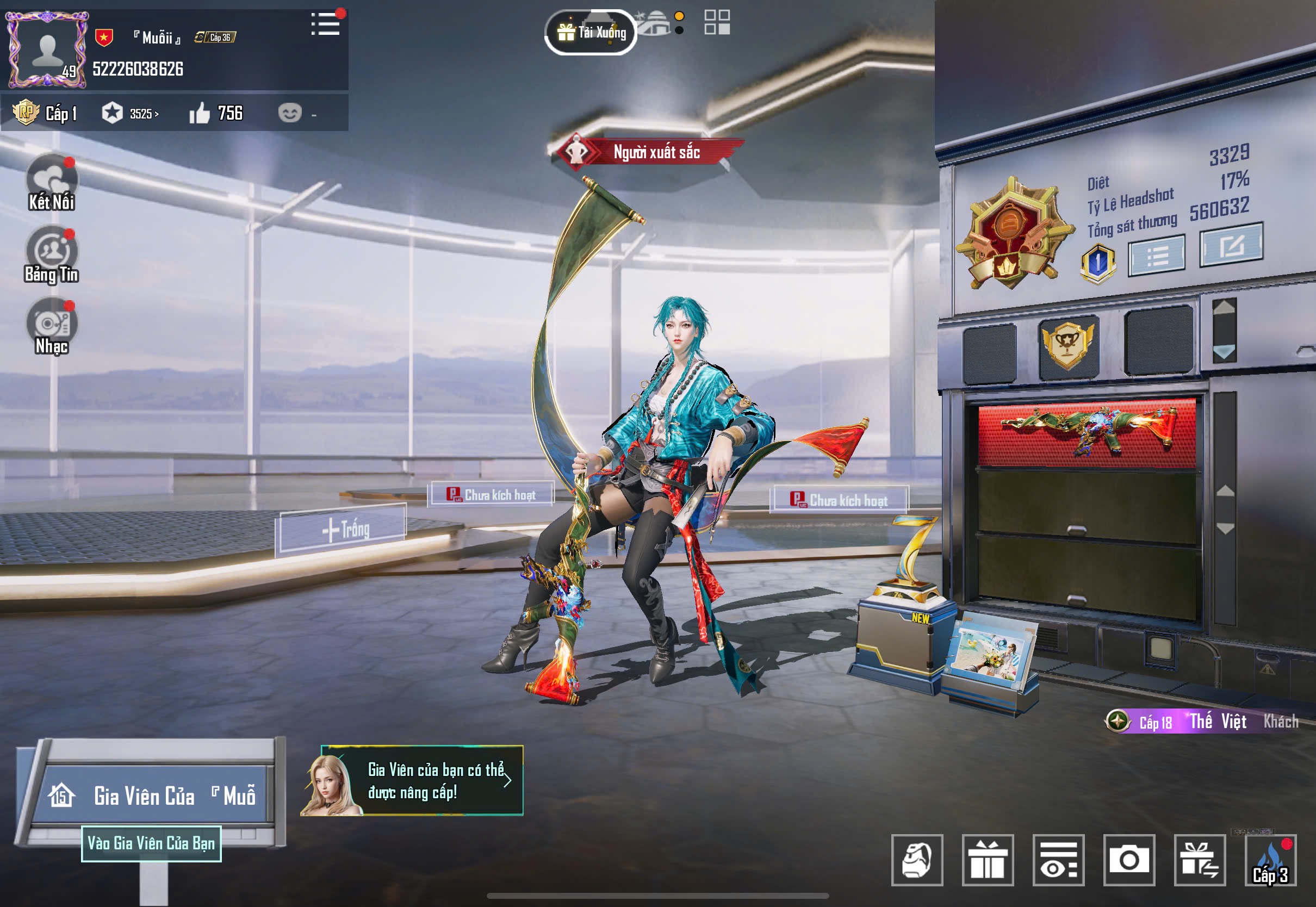Open the player avatar profile
This screenshot has width=1316, height=907.
point(47,49)
